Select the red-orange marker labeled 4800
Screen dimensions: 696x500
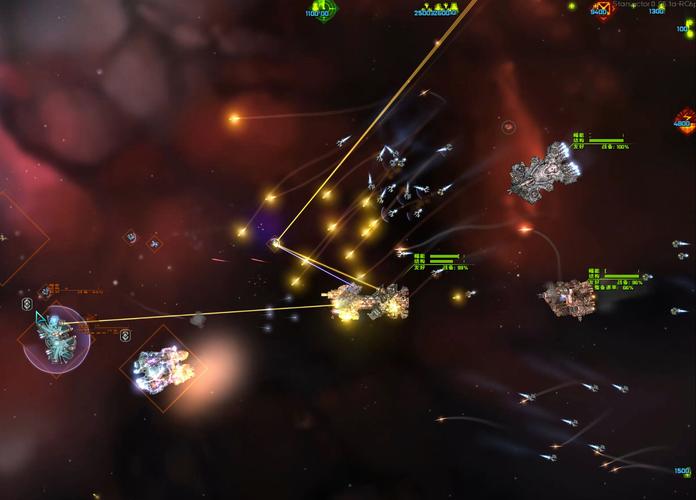685,121
